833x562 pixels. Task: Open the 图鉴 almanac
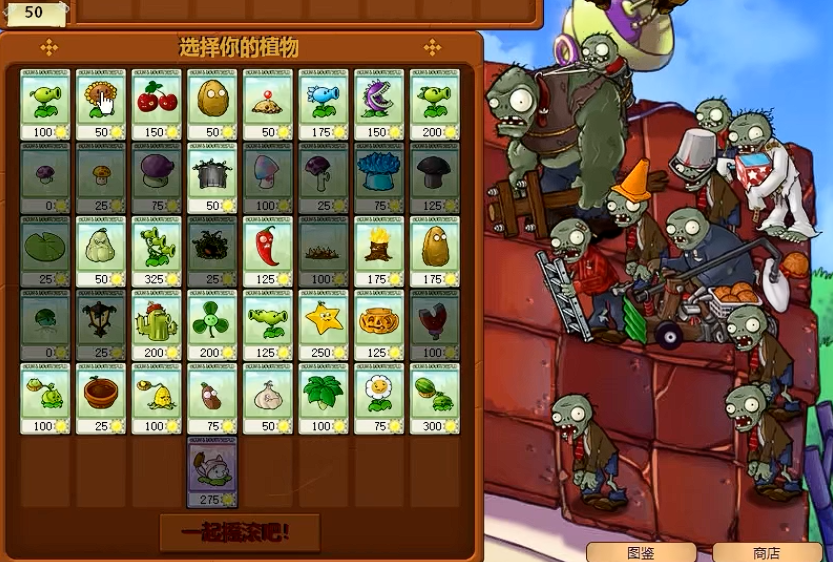pyautogui.click(x=641, y=552)
